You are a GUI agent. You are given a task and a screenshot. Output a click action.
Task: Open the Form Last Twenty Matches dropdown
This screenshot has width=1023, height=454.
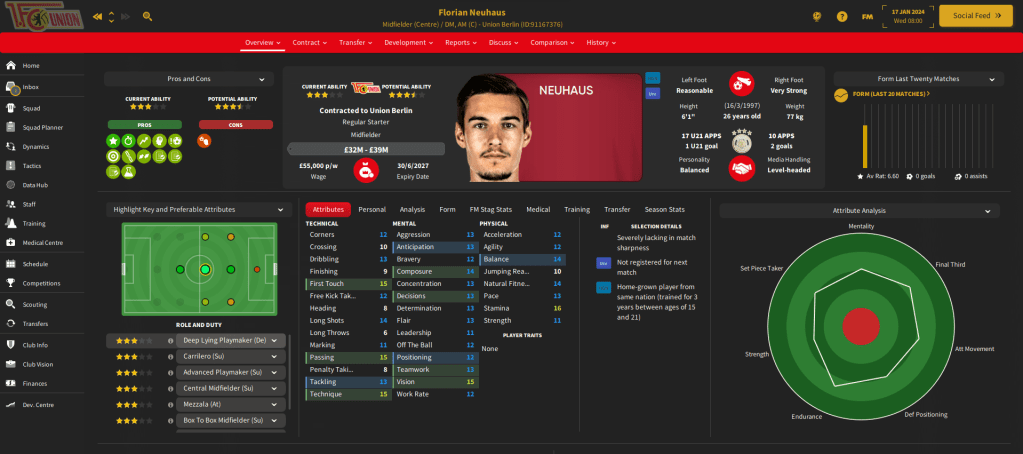[x=918, y=79]
